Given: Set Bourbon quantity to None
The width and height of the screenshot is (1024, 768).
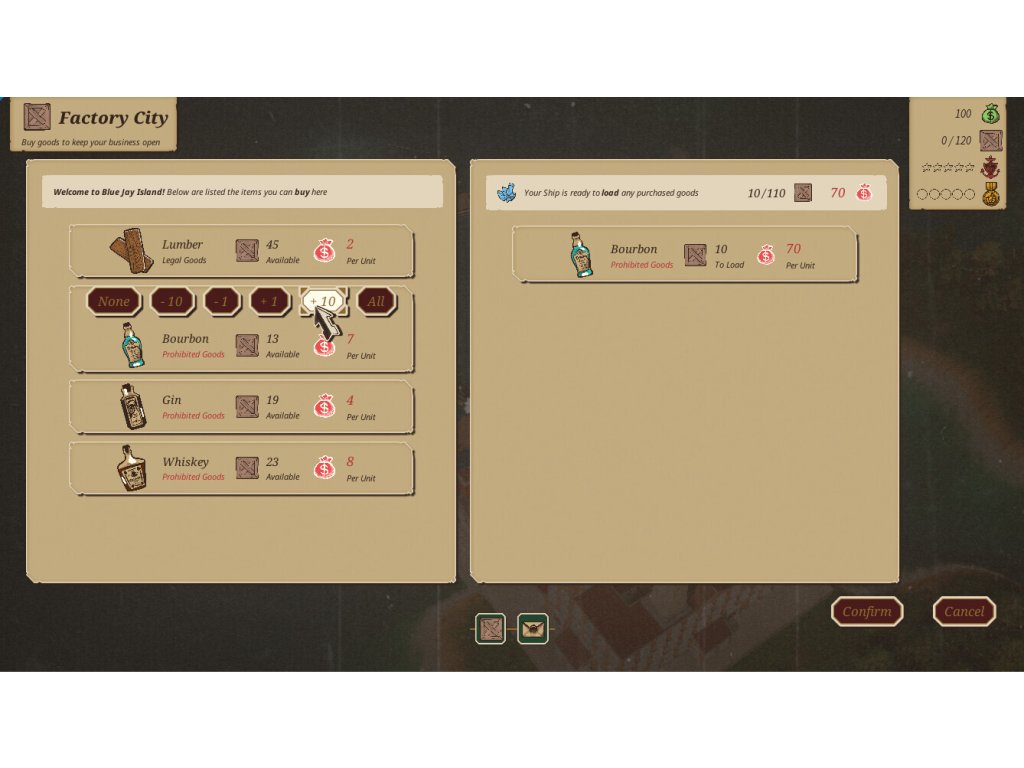Looking at the screenshot, I should pos(114,301).
